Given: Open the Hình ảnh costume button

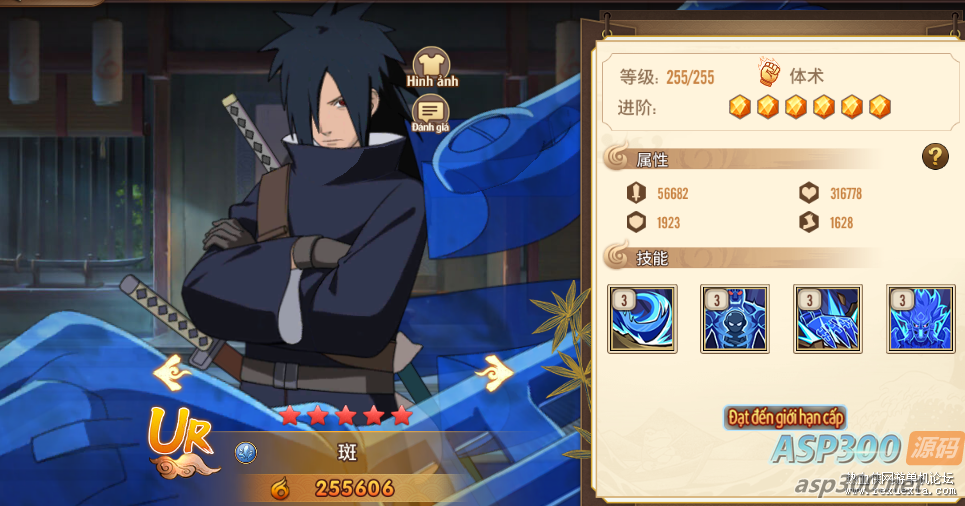Looking at the screenshot, I should coord(432,66).
